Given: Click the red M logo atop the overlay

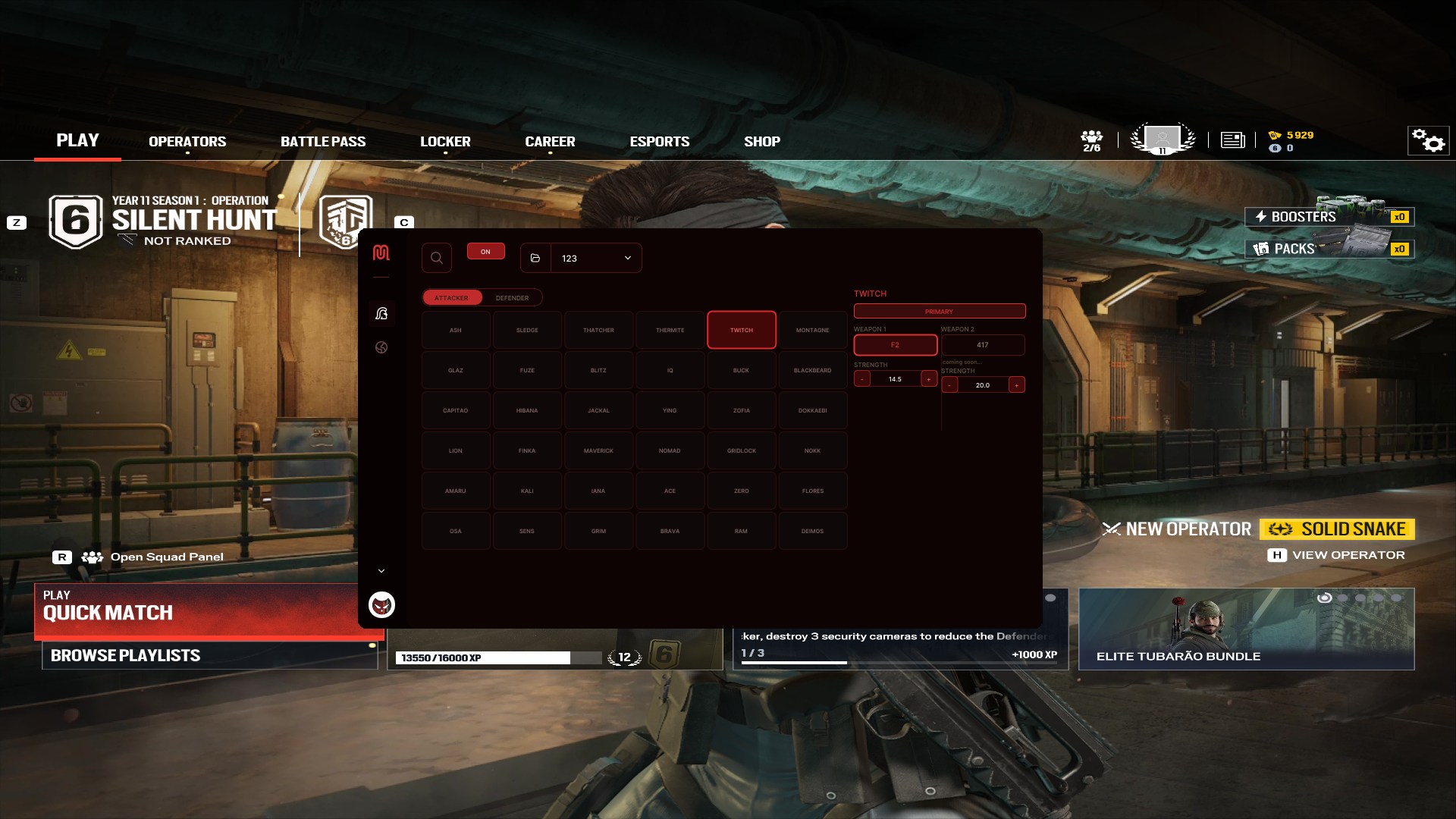Looking at the screenshot, I should coord(382,253).
